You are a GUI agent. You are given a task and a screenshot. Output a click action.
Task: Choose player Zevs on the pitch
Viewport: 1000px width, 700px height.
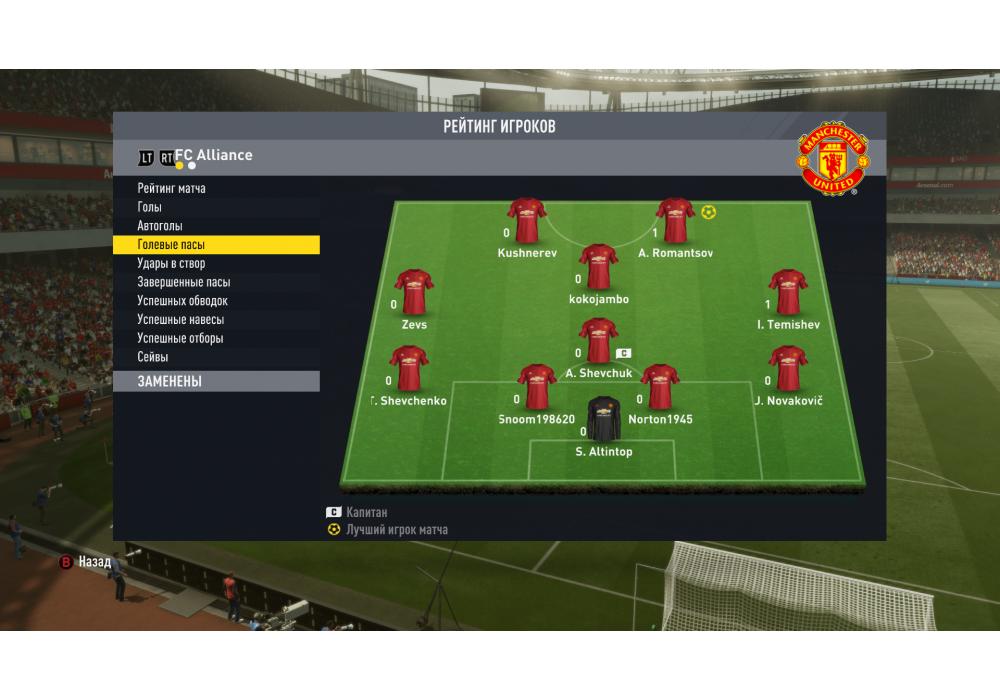click(x=414, y=292)
